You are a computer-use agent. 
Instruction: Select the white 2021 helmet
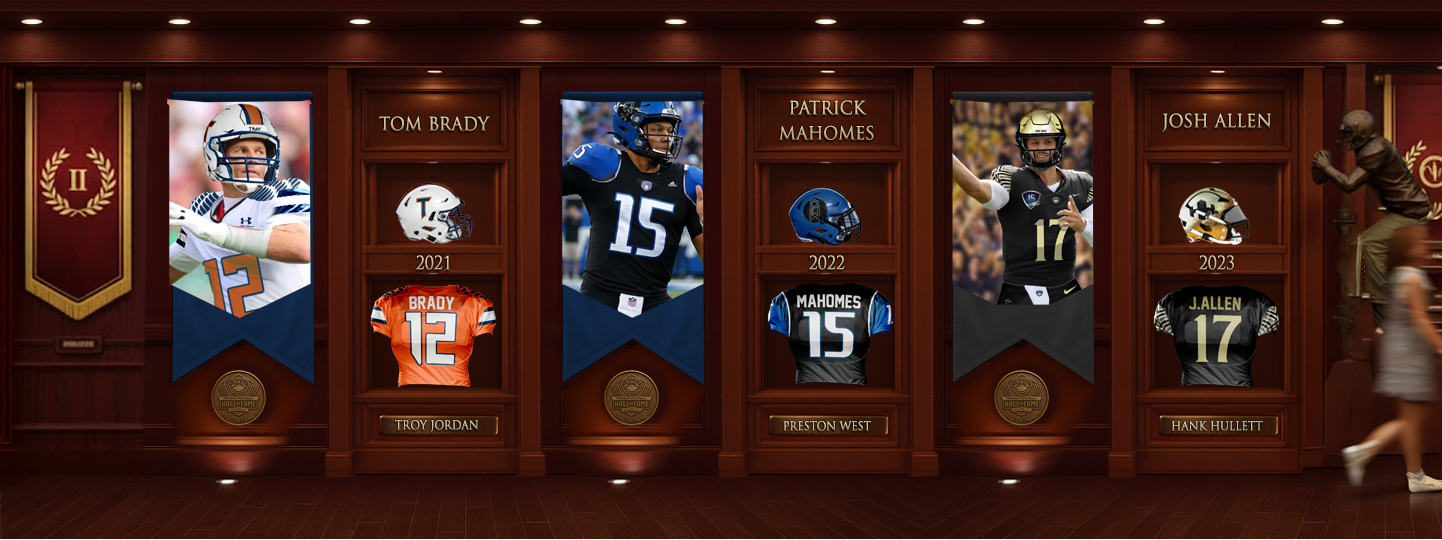[x=433, y=213]
